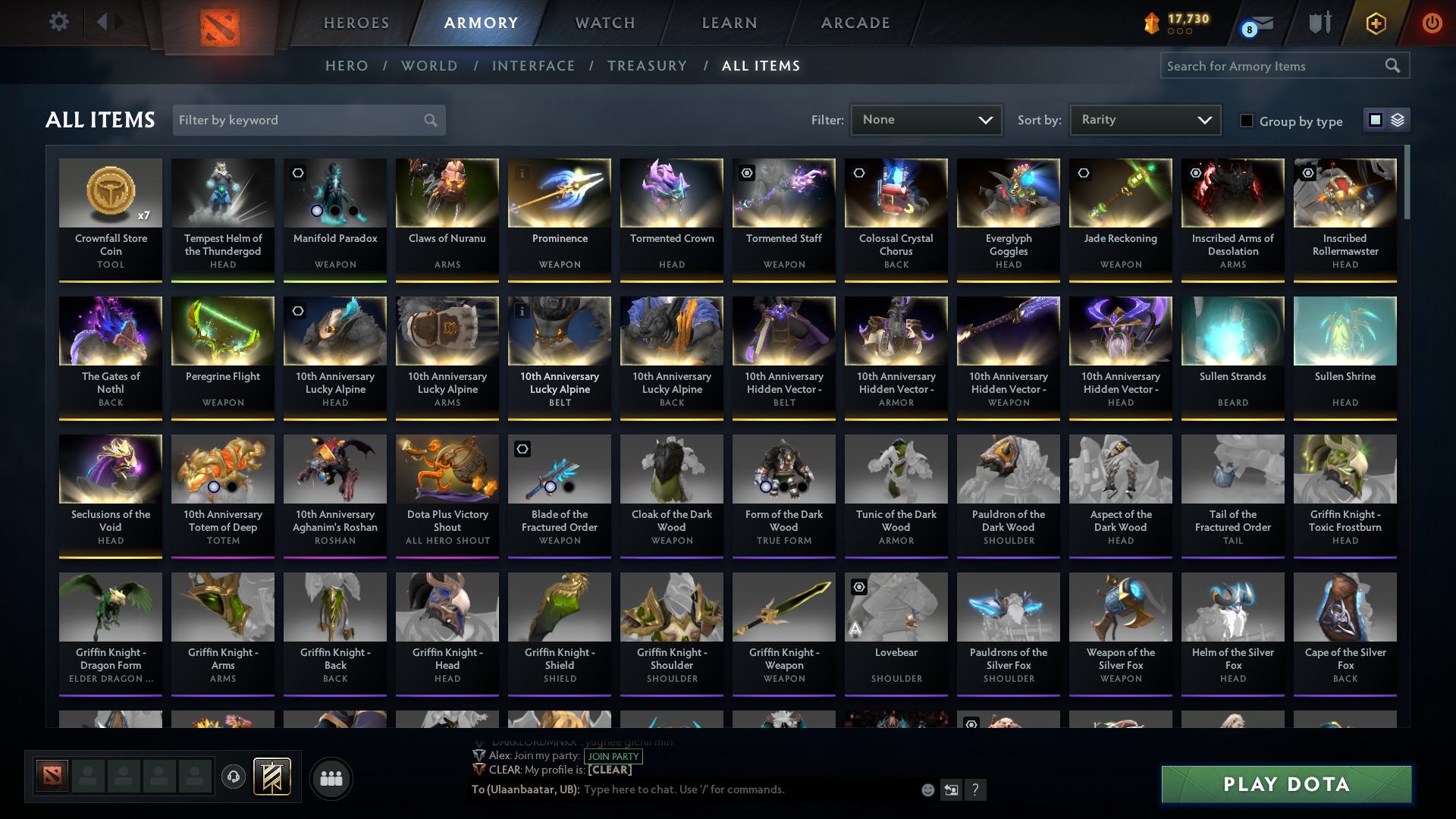Click the power button to exit Dota
The image size is (1456, 819).
(x=1432, y=23)
